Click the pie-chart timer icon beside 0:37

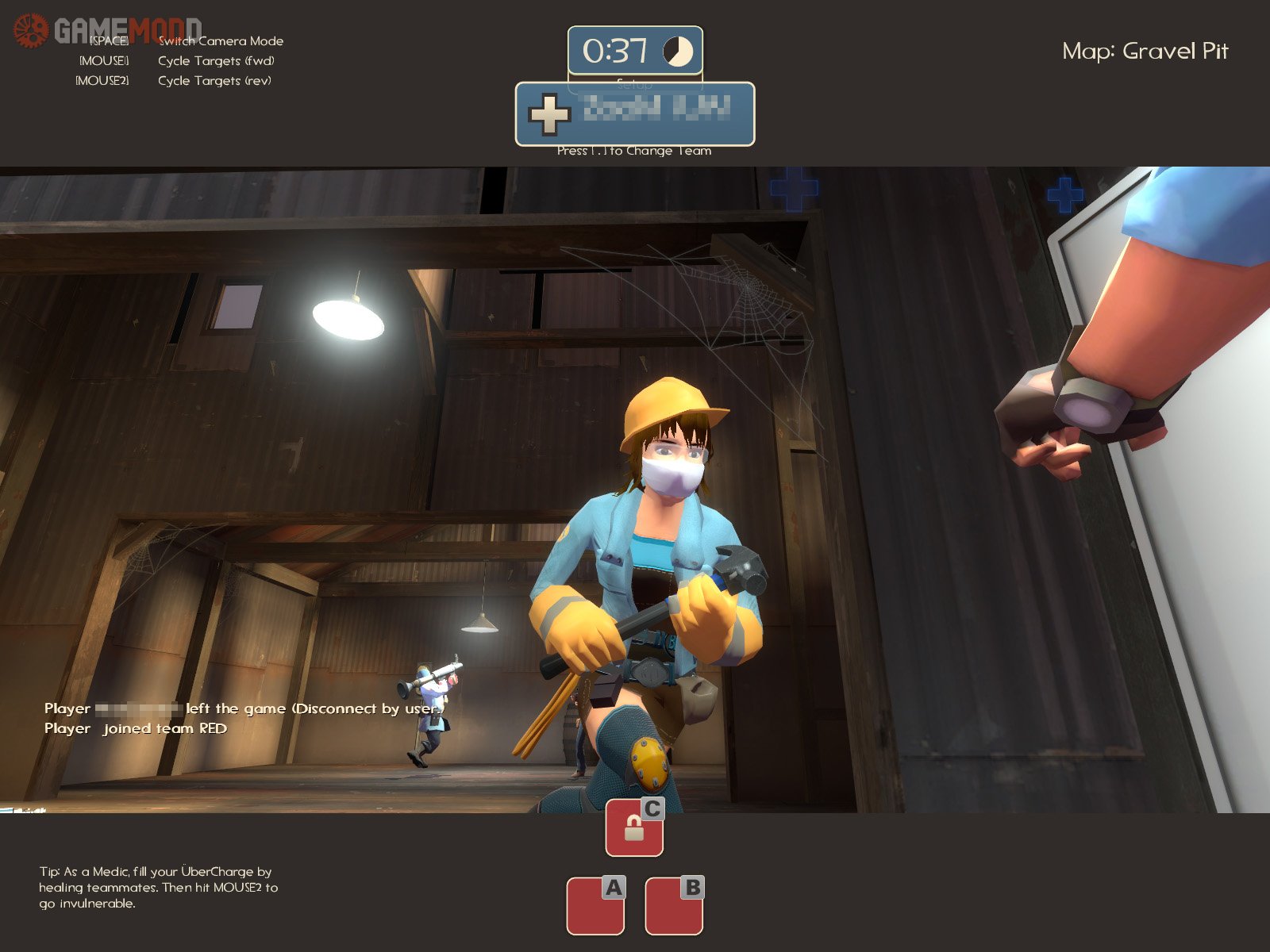click(676, 52)
